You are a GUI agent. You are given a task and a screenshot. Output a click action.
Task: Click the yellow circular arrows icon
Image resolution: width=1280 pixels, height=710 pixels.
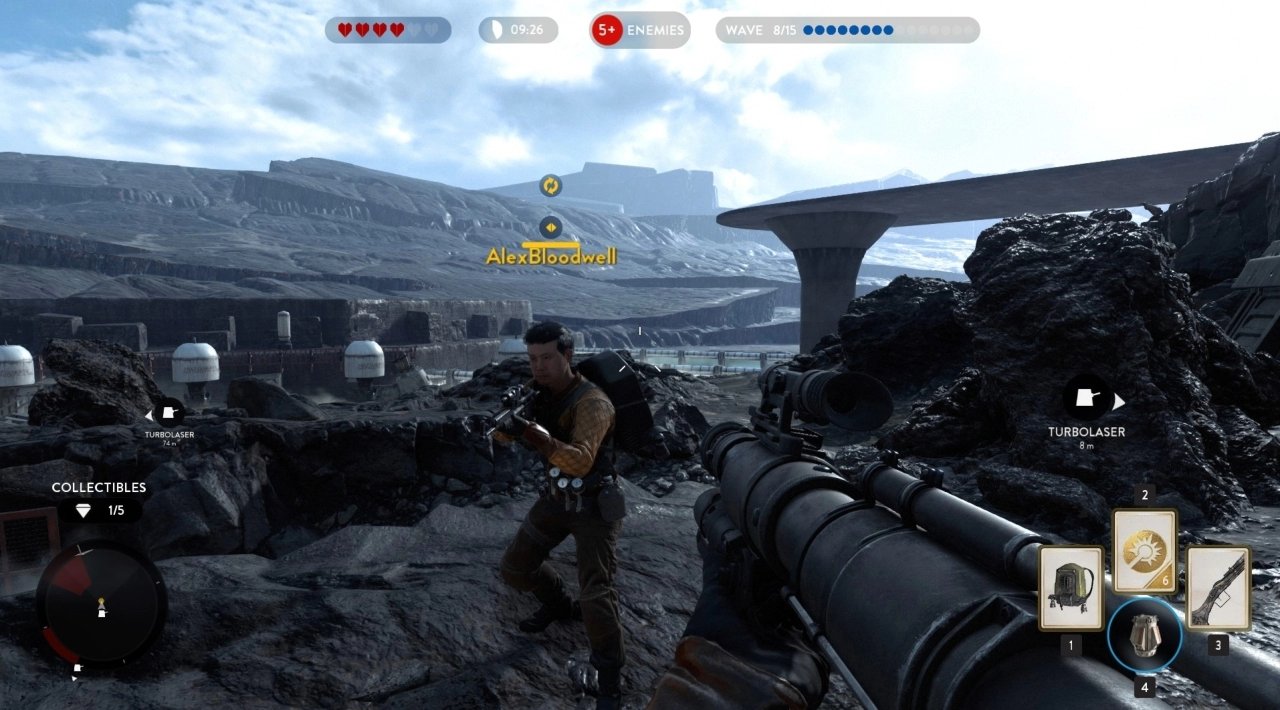coord(551,185)
